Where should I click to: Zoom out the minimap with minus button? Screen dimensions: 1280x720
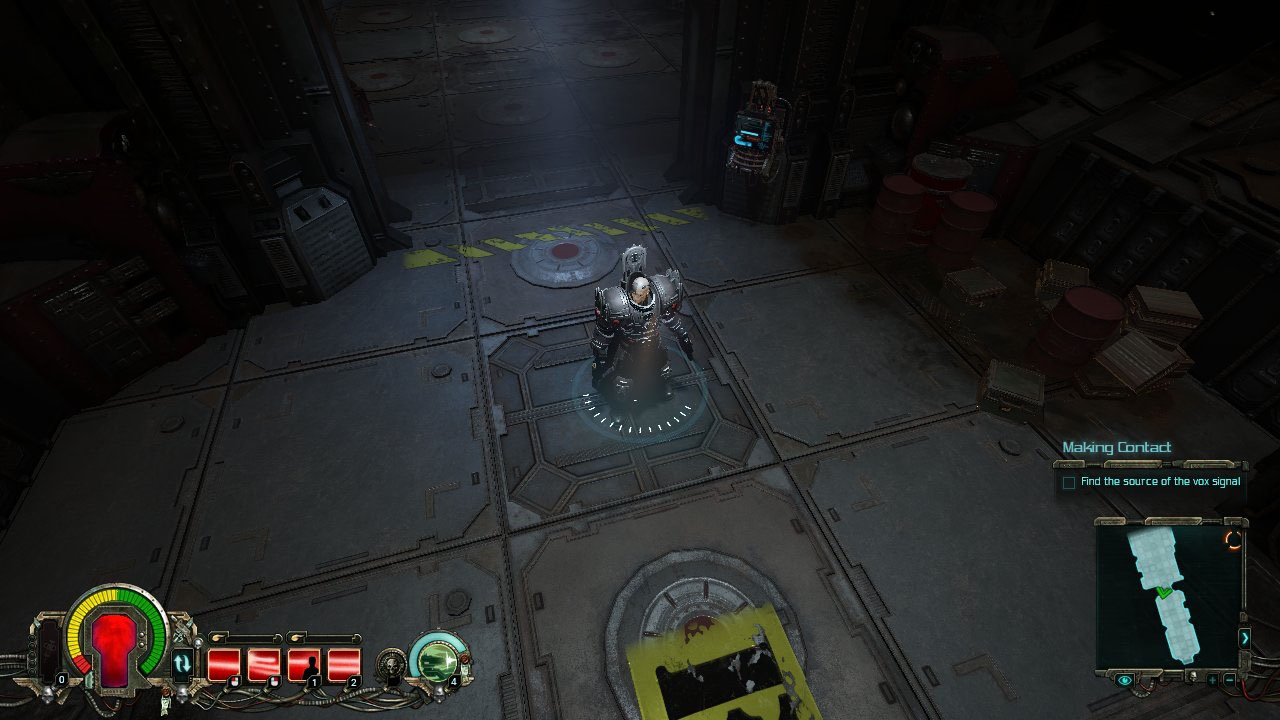[1229, 680]
